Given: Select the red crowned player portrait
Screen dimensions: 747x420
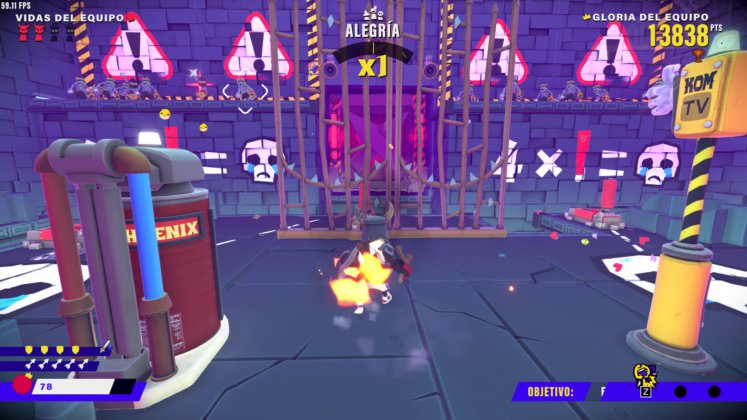Looking at the screenshot, I should pos(21,385).
